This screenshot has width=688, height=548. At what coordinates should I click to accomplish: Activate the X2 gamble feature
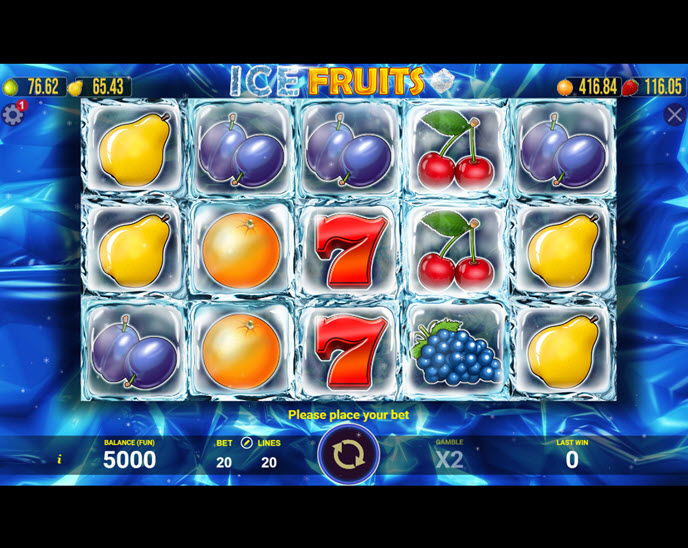(x=449, y=460)
